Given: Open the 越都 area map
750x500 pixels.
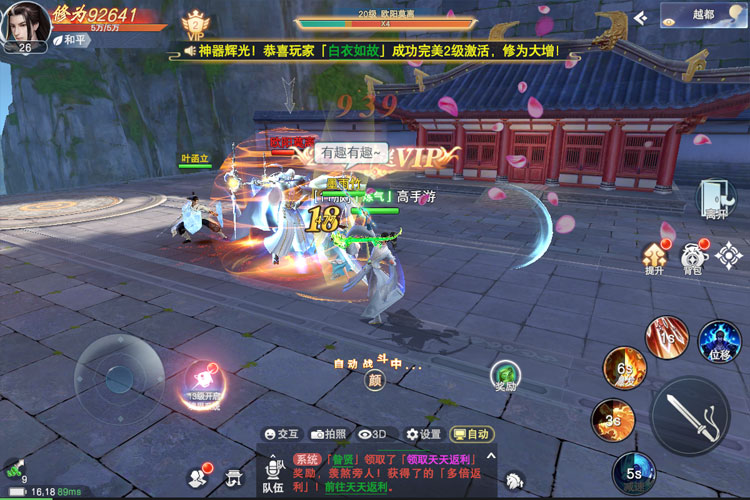Looking at the screenshot, I should 702,15.
